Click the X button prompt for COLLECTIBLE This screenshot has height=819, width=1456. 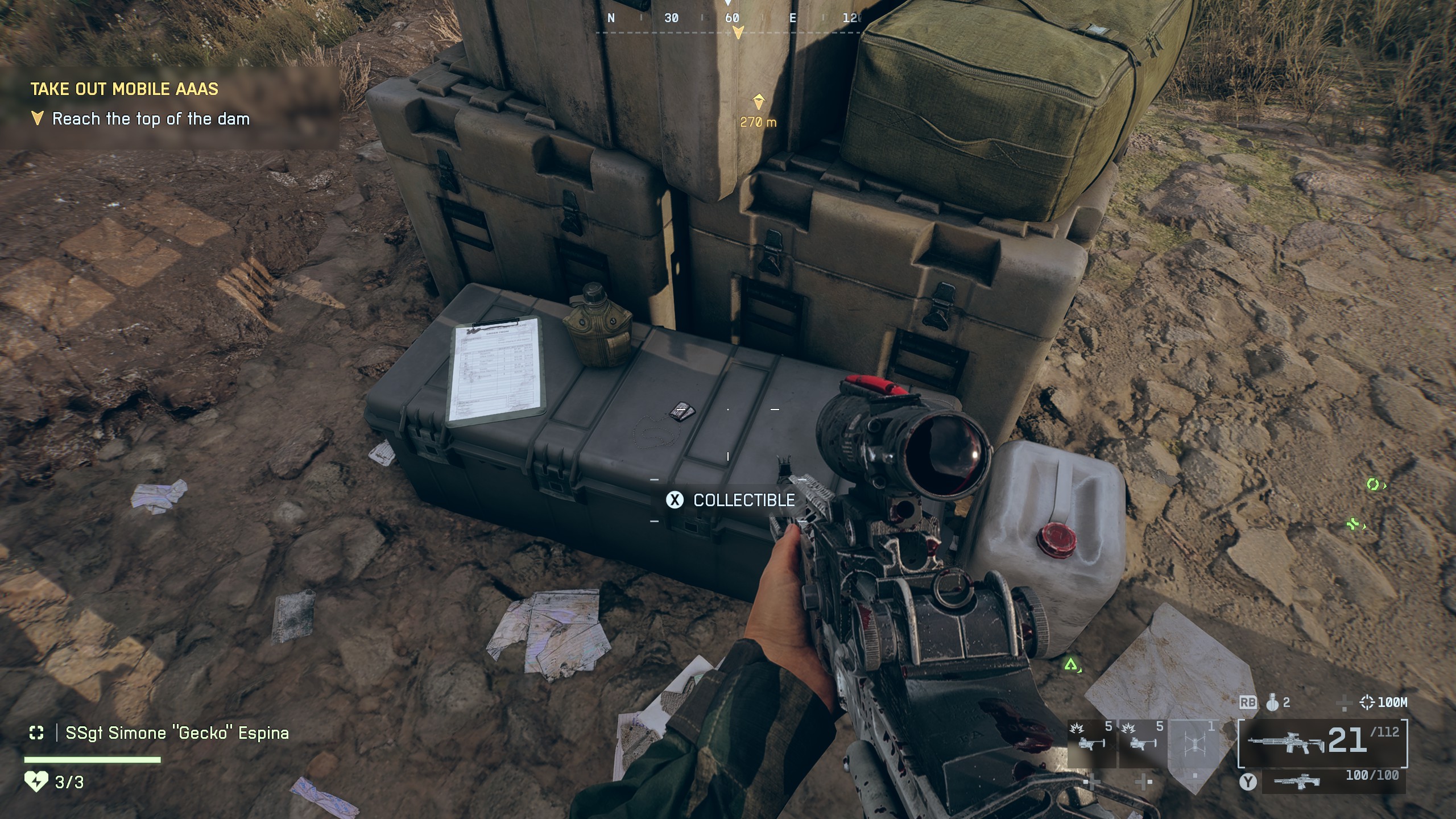click(x=674, y=501)
